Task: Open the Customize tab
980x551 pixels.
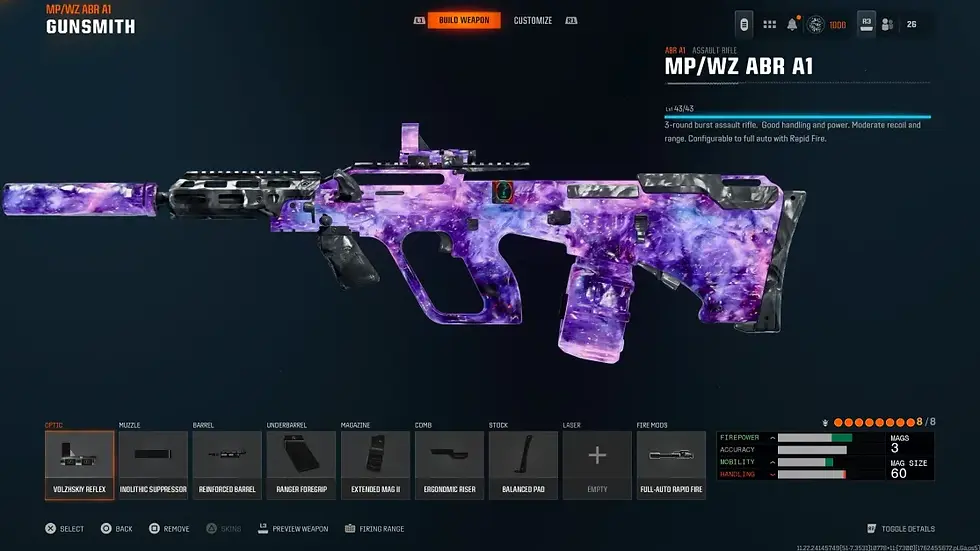Action: [x=533, y=20]
